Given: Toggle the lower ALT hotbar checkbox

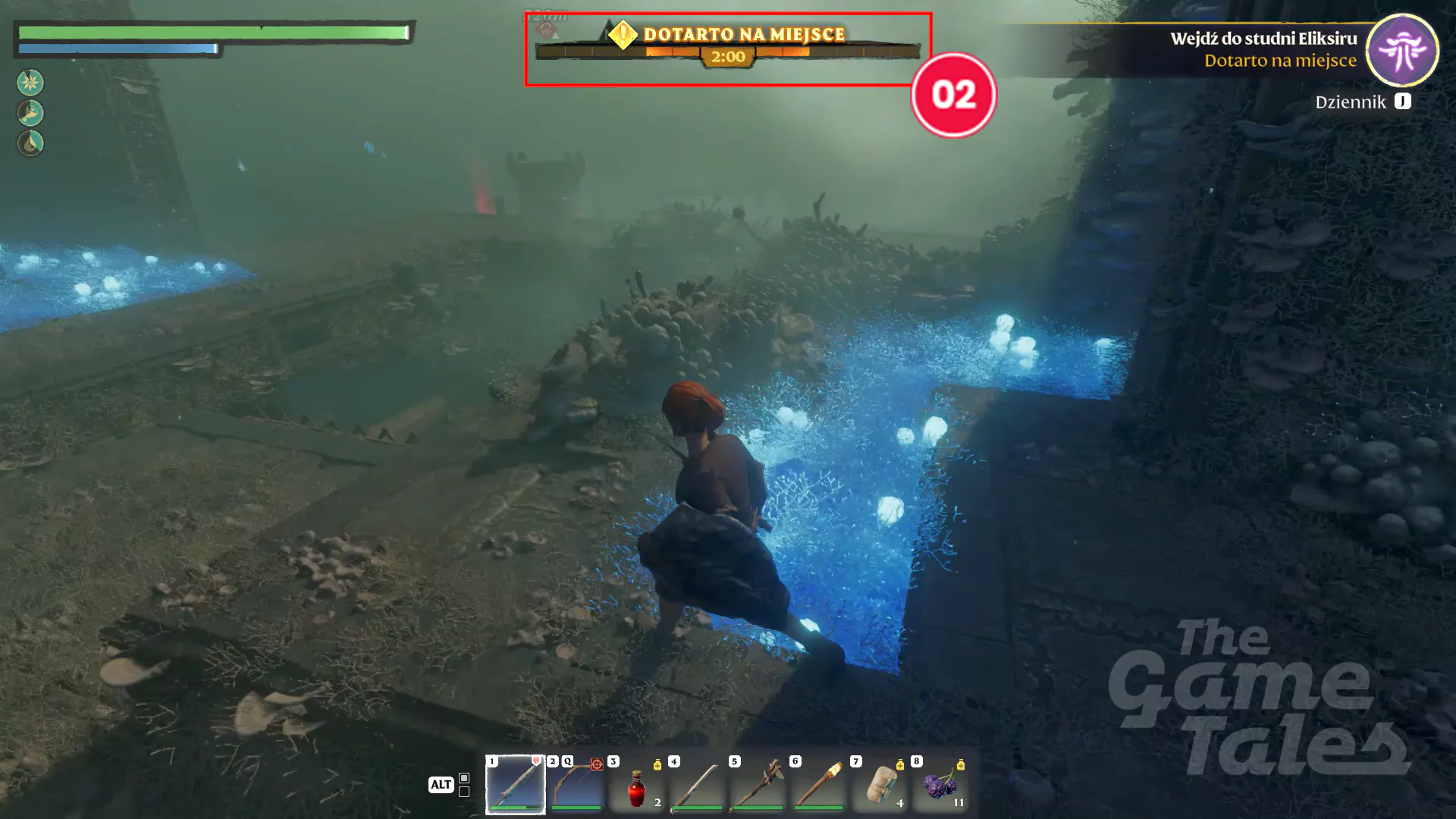Looking at the screenshot, I should (x=463, y=791).
